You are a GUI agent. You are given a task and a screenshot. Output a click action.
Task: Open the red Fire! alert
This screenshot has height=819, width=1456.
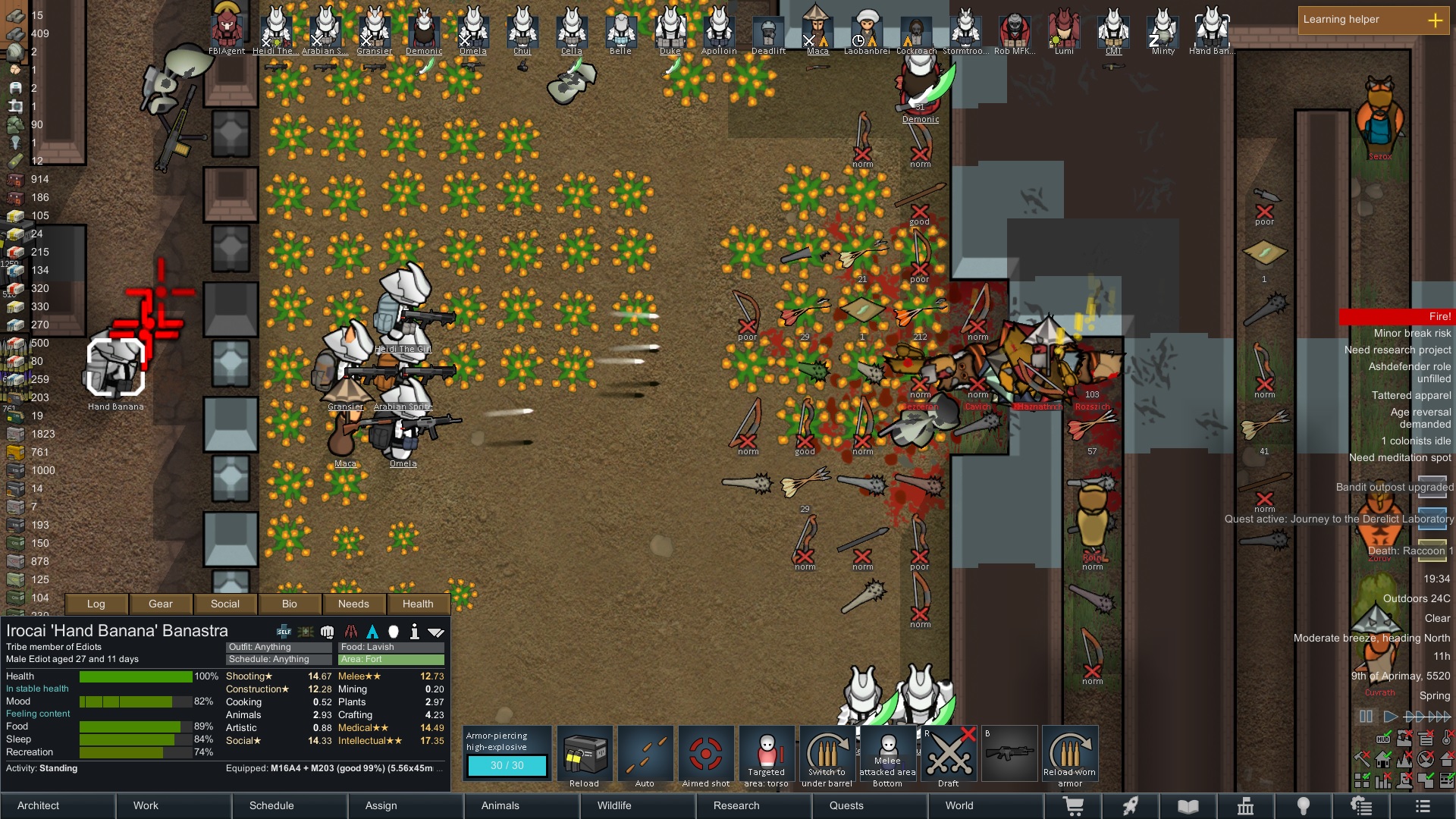[x=1396, y=316]
